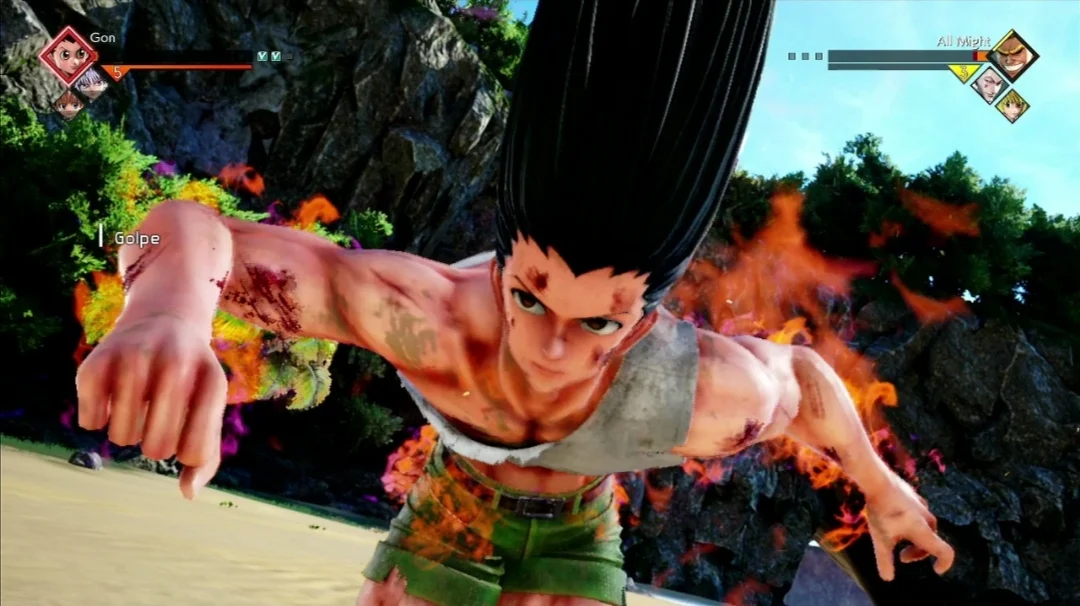Viewport: 1080px width, 606px height.
Task: Select Gon's active fighter portrait
Action: point(68,55)
